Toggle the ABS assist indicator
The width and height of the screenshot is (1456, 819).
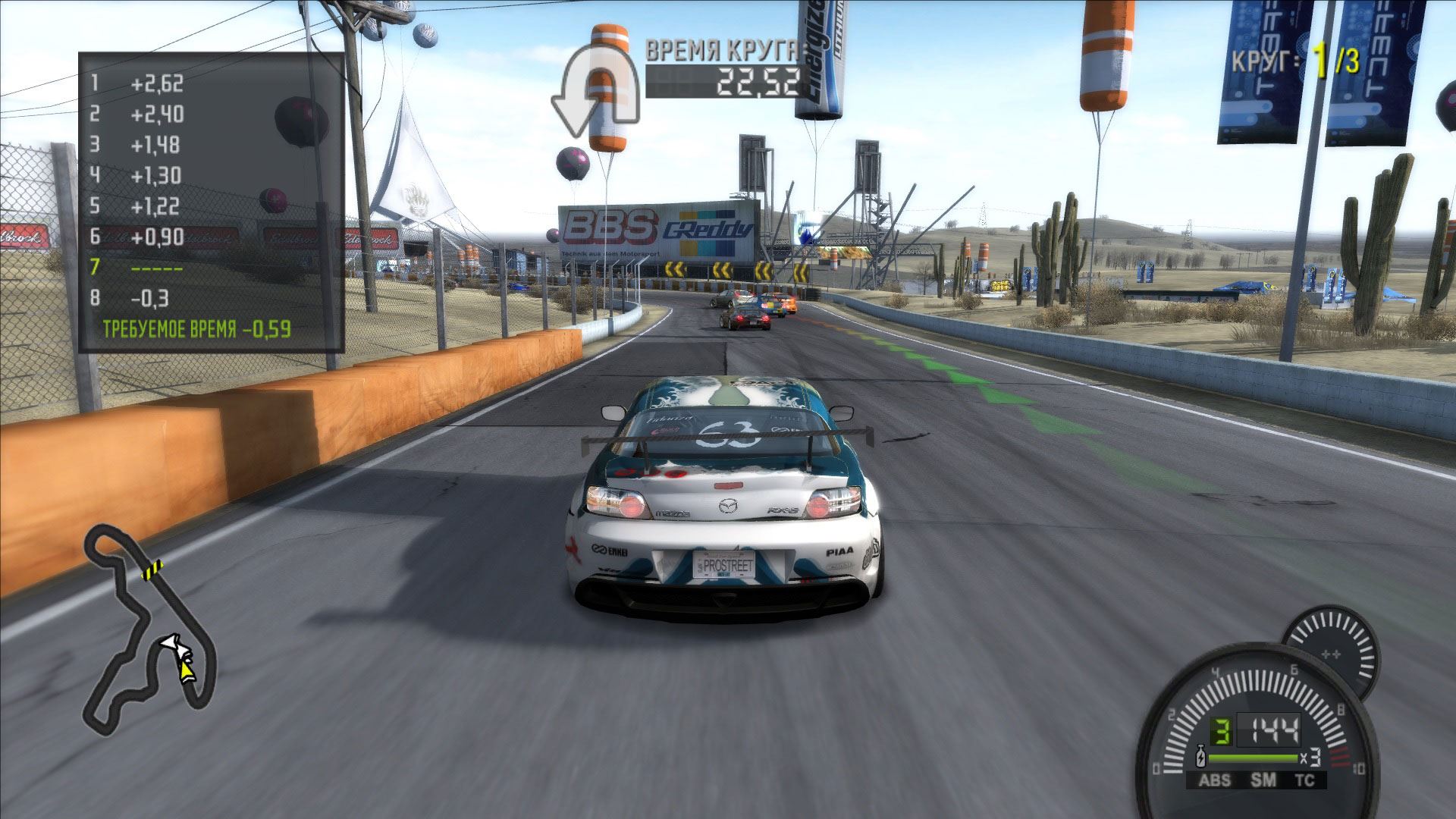pyautogui.click(x=1215, y=780)
